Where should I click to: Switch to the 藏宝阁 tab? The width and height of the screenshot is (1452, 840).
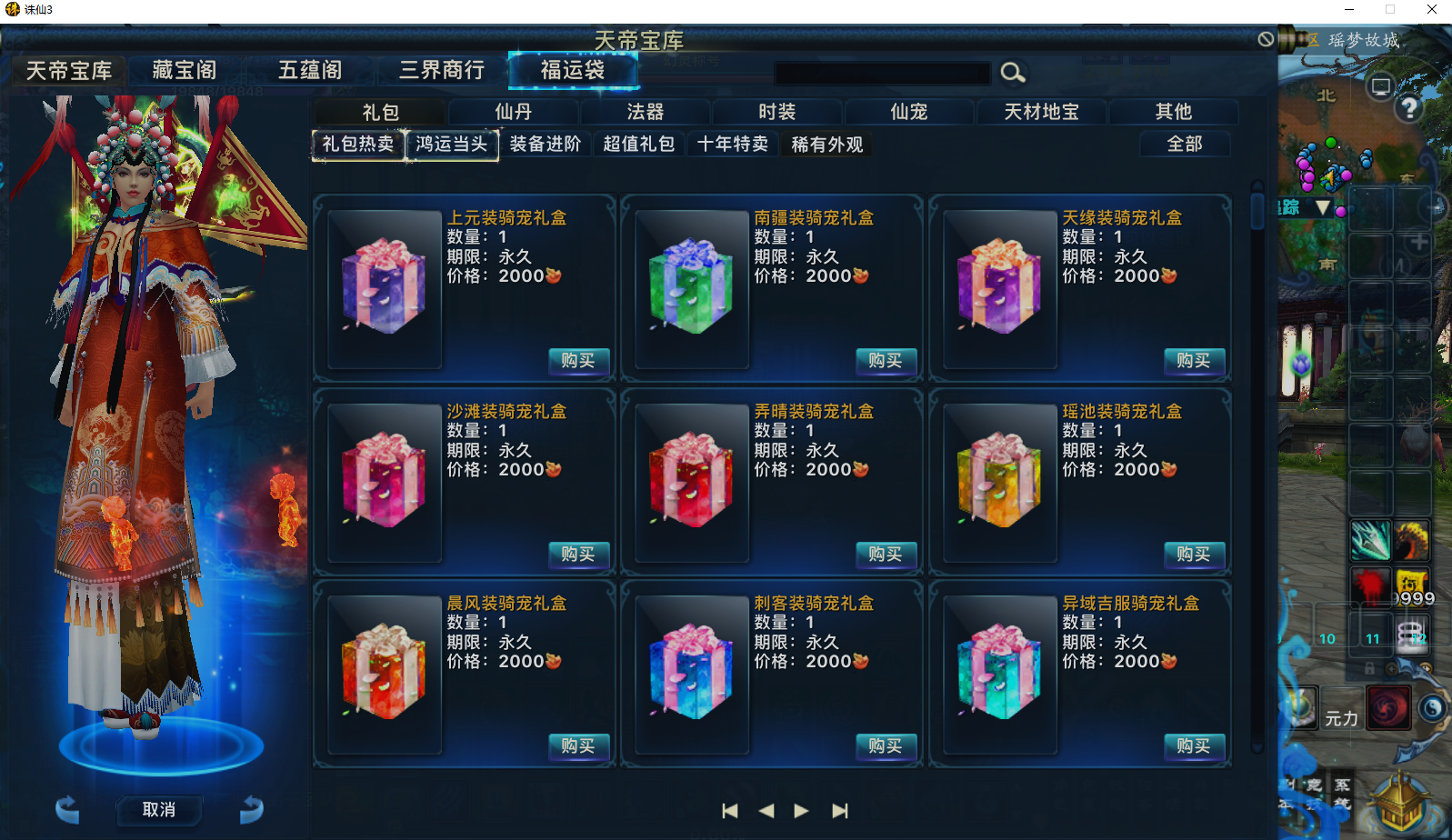point(185,70)
